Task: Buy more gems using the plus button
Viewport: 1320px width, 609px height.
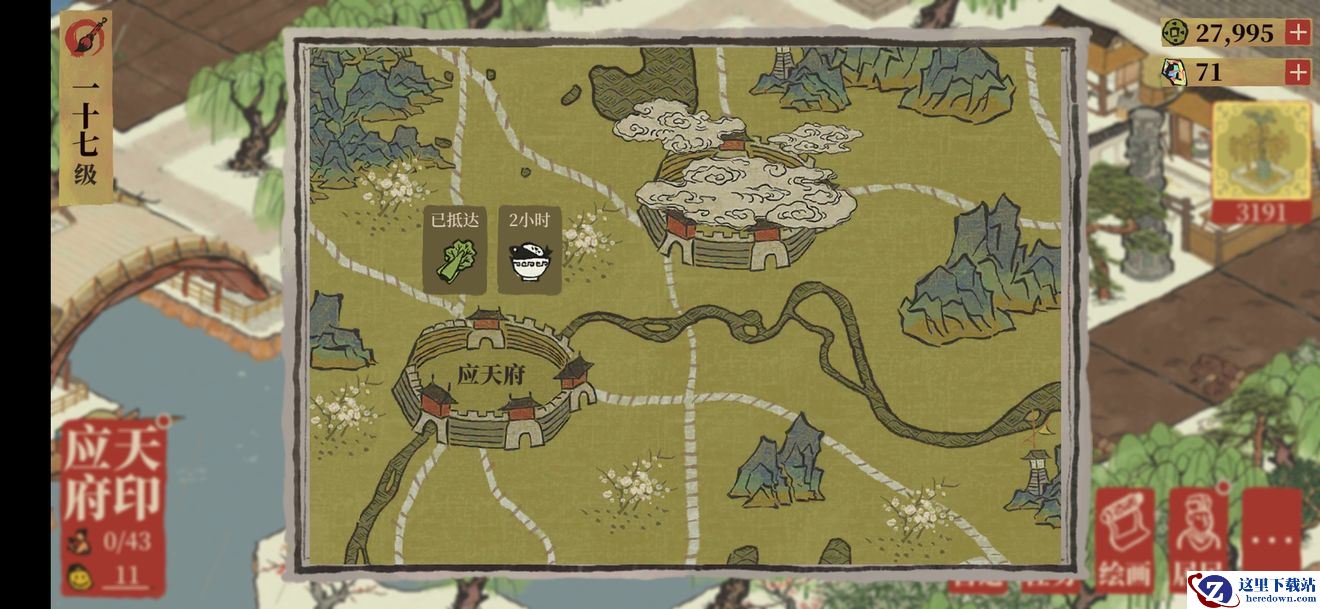Action: tap(1297, 72)
